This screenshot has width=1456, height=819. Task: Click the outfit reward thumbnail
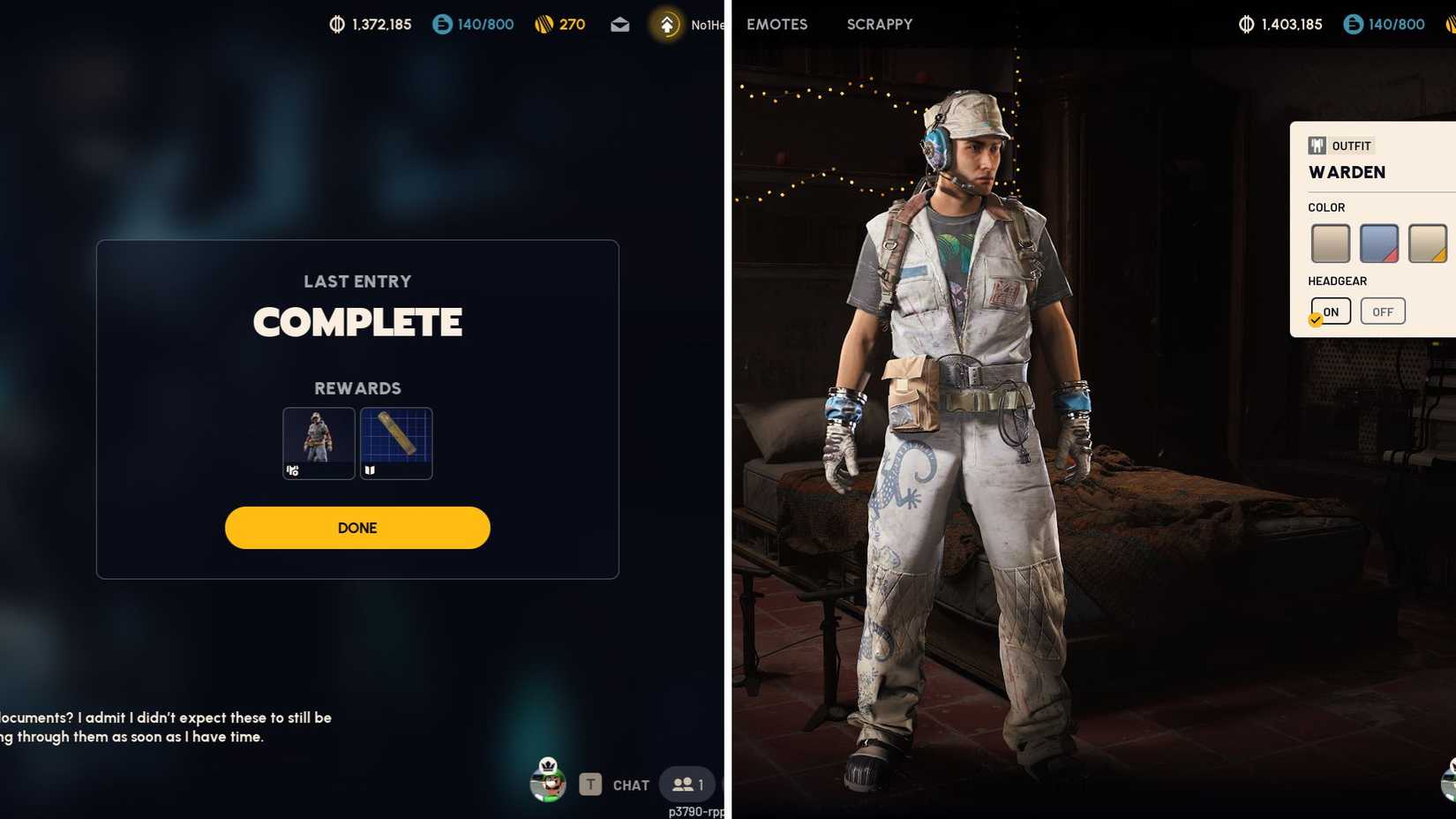[x=318, y=443]
